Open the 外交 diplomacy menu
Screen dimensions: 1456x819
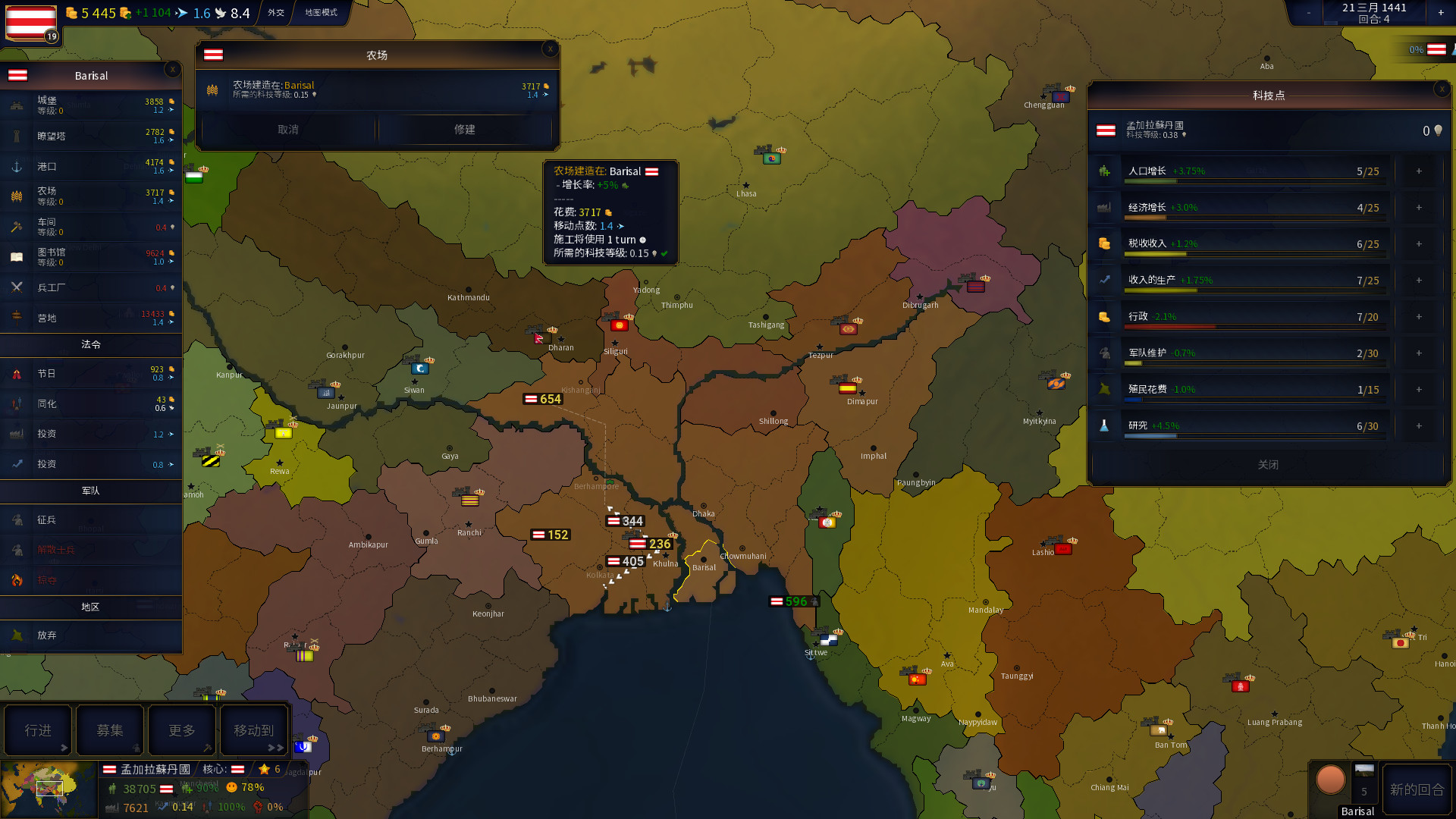point(275,13)
